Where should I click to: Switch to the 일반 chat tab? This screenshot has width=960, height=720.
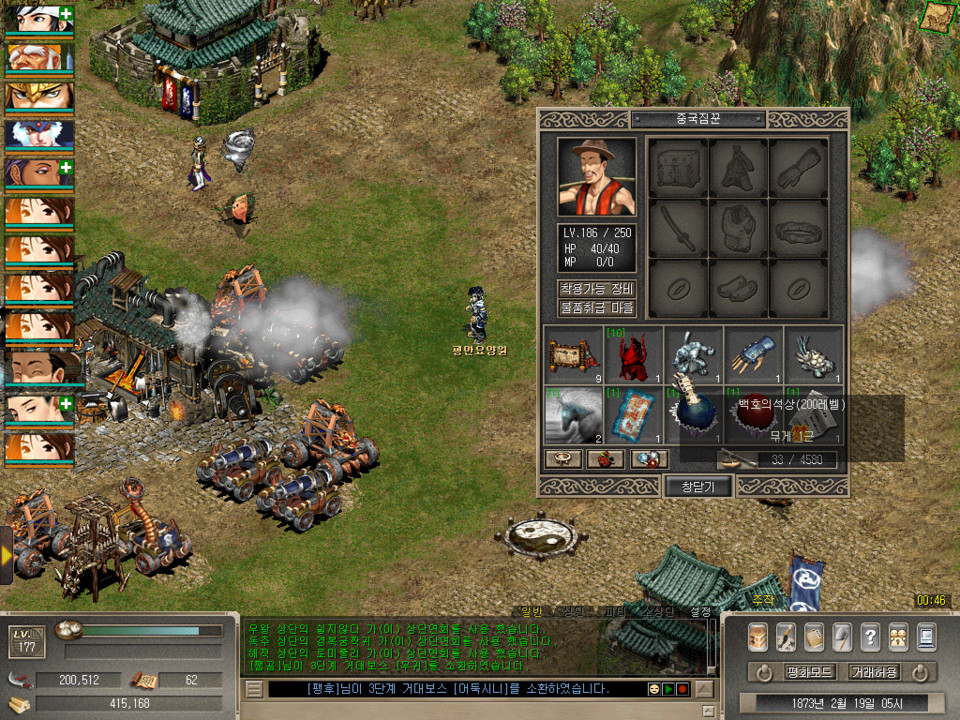click(x=530, y=611)
